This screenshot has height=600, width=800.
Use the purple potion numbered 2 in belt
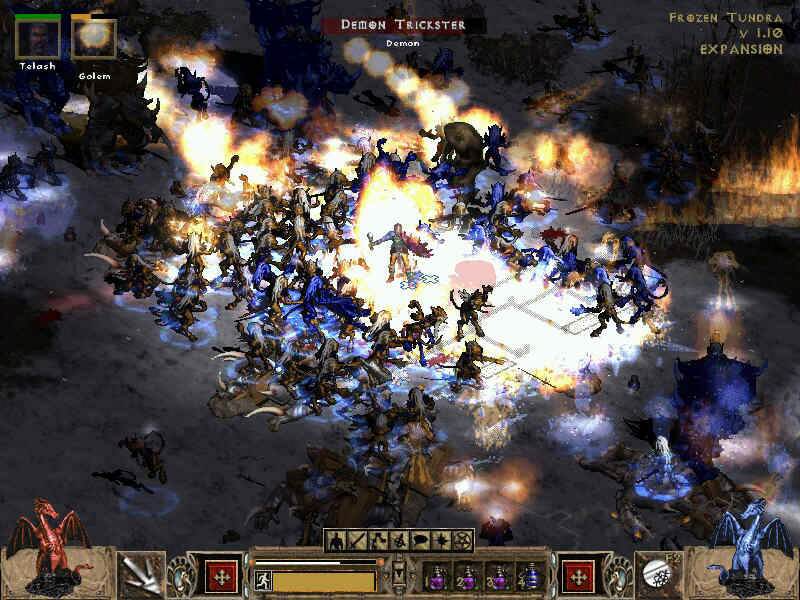(467, 578)
